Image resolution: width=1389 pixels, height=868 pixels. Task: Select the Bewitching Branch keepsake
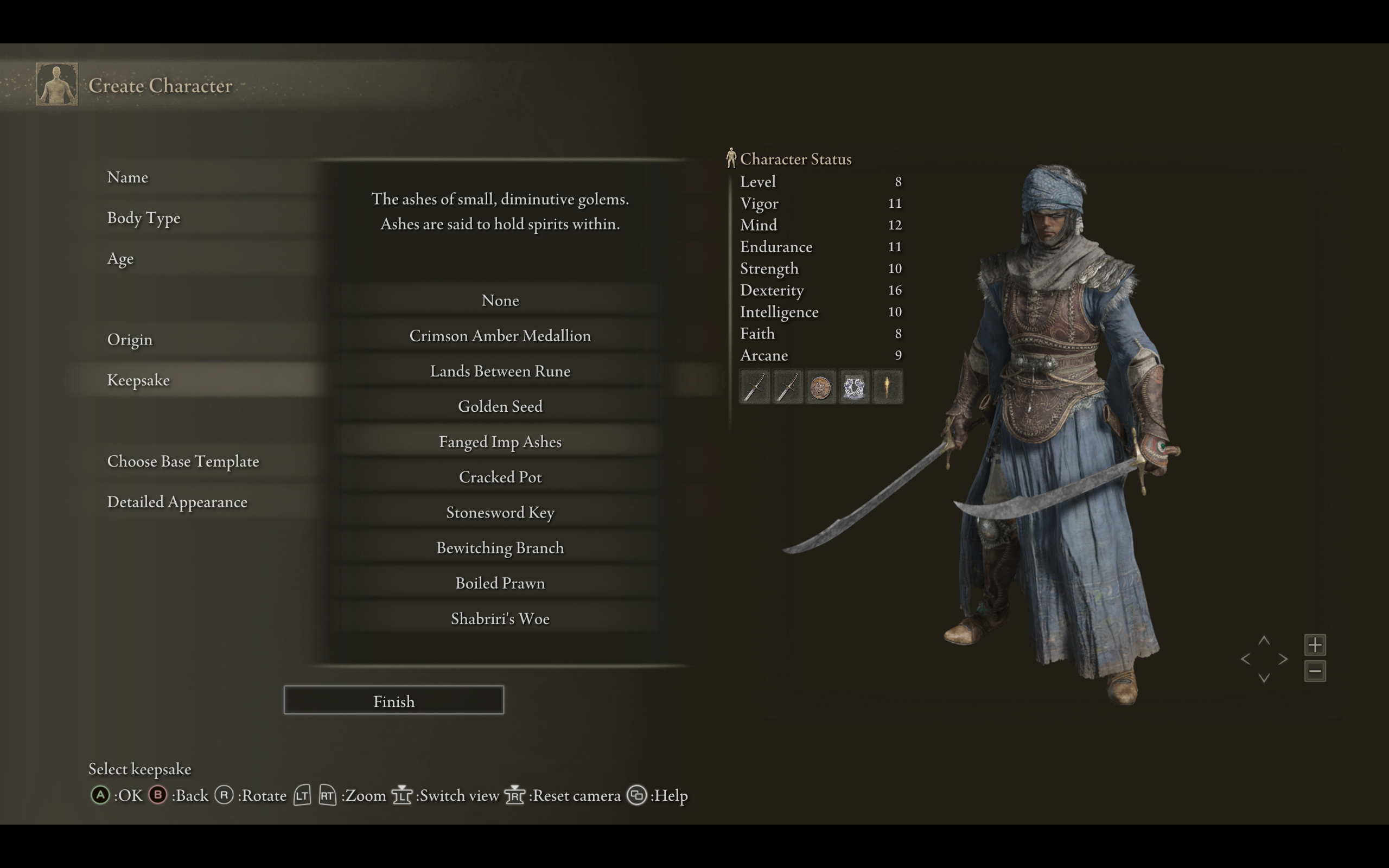pyautogui.click(x=500, y=548)
